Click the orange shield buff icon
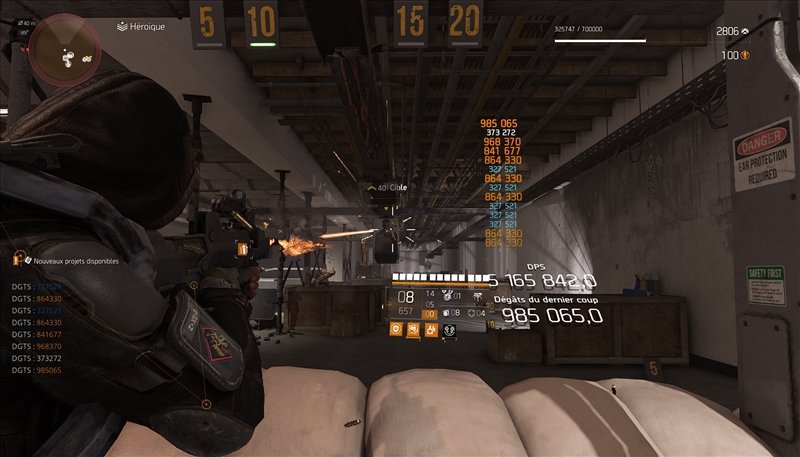 397,328
